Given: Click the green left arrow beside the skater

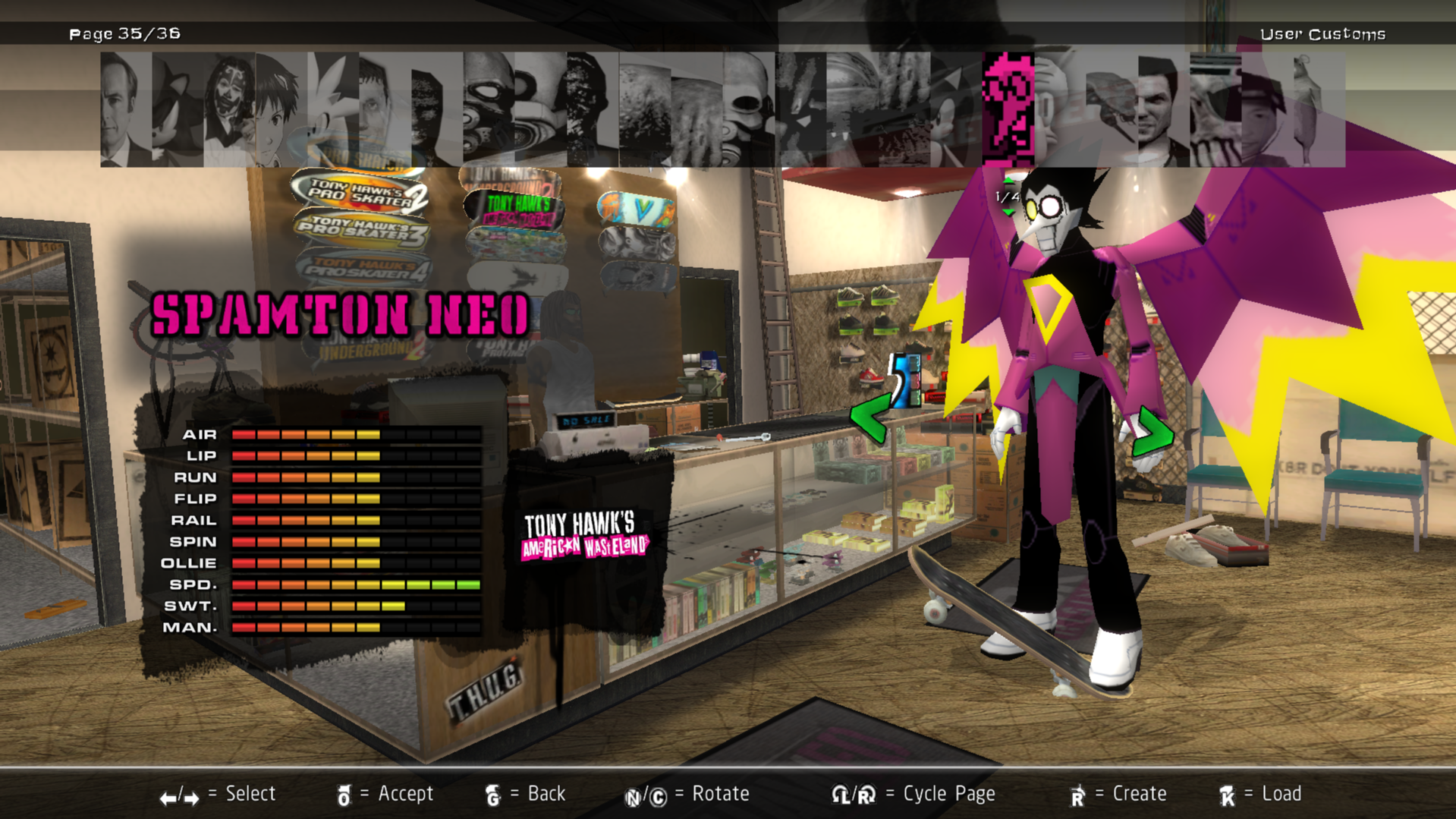Looking at the screenshot, I should [x=870, y=417].
